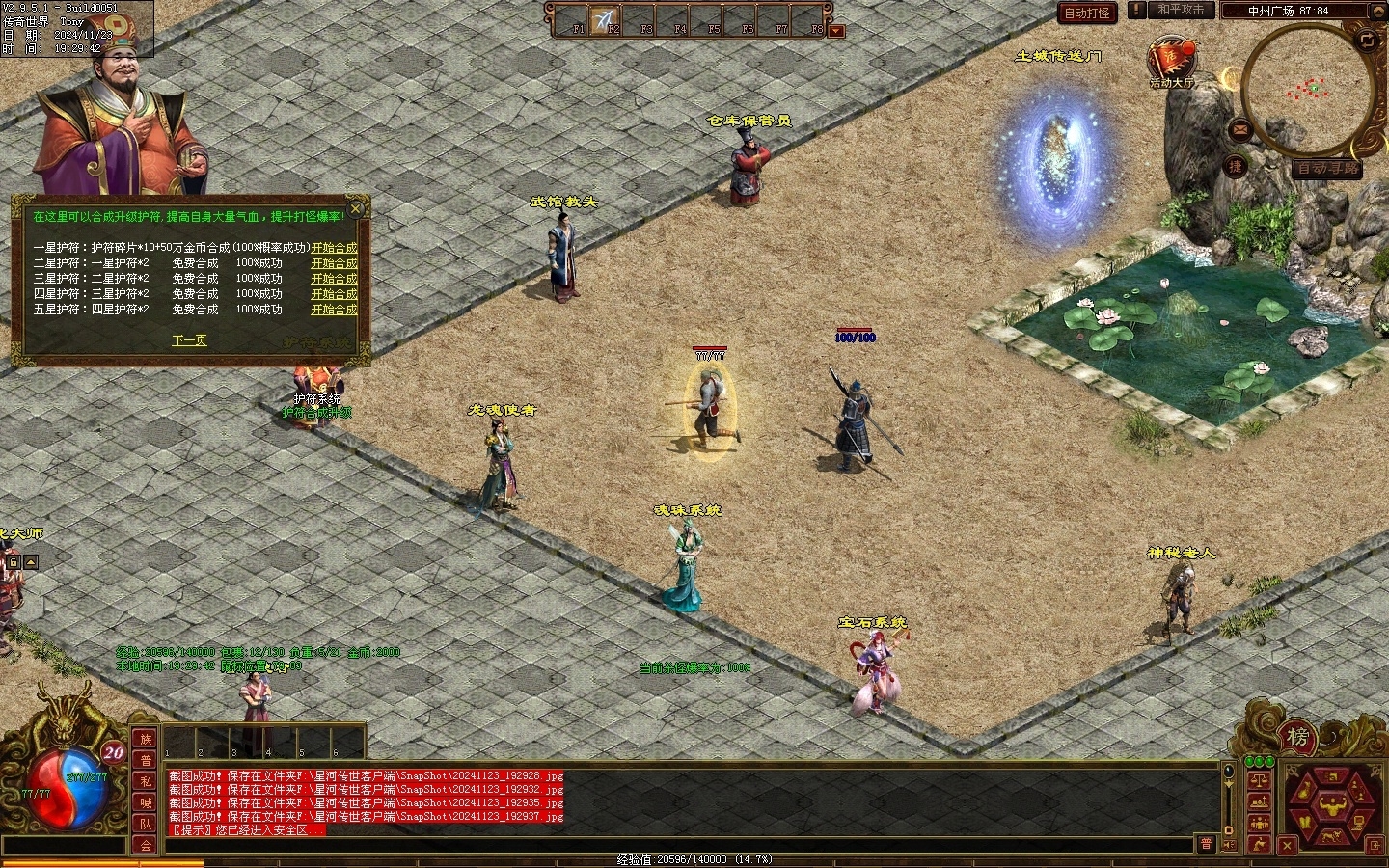Image resolution: width=1389 pixels, height=868 pixels.
Task: Expand the skill bar dropdown arrow
Action: click(836, 31)
